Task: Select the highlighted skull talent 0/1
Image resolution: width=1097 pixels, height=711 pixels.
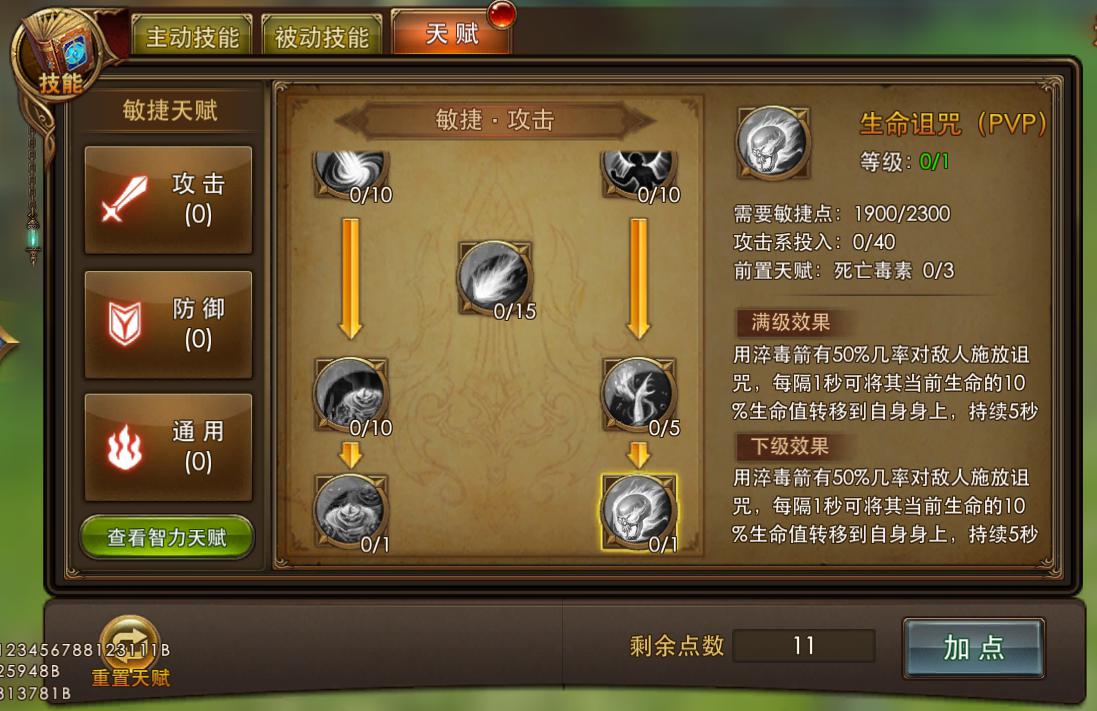Action: click(638, 510)
